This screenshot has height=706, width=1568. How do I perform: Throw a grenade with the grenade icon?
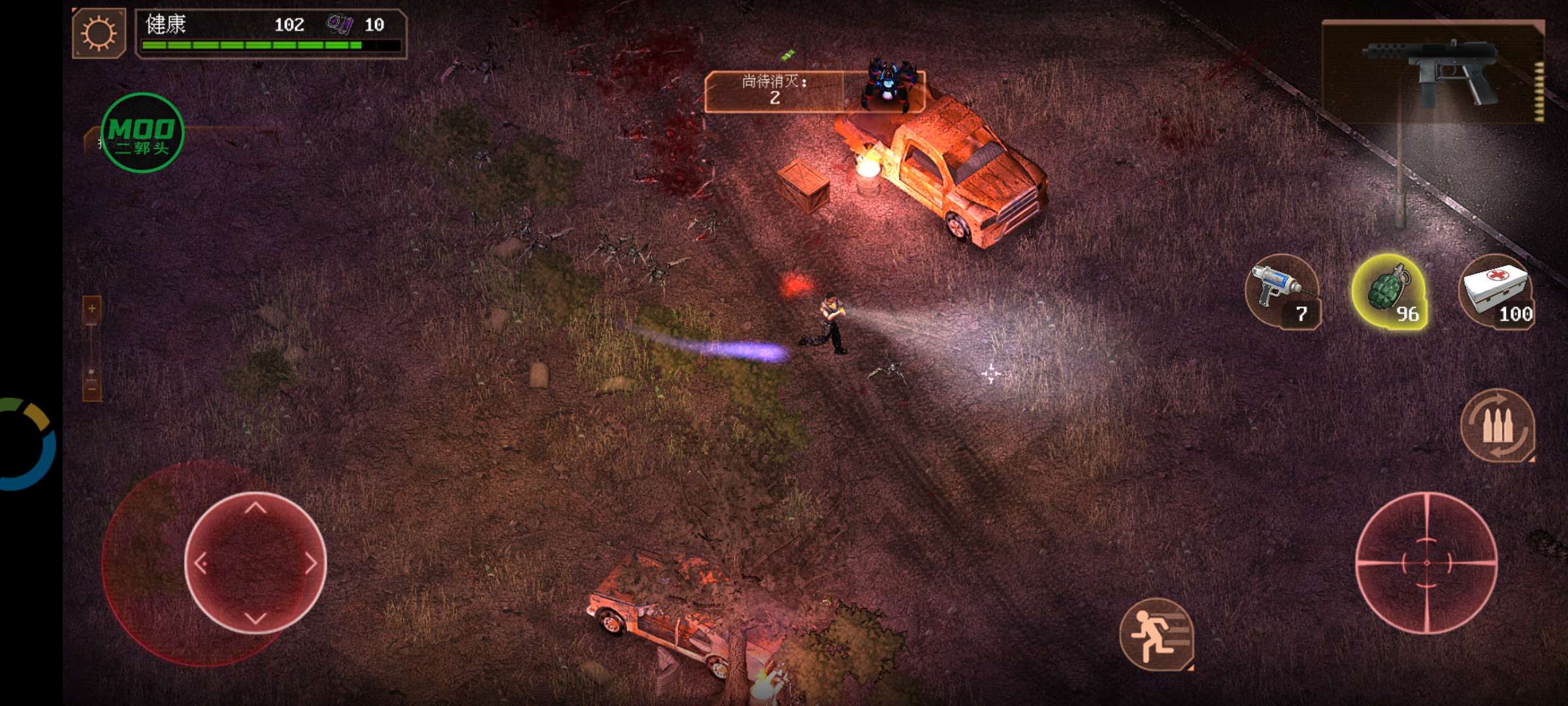tap(1389, 292)
